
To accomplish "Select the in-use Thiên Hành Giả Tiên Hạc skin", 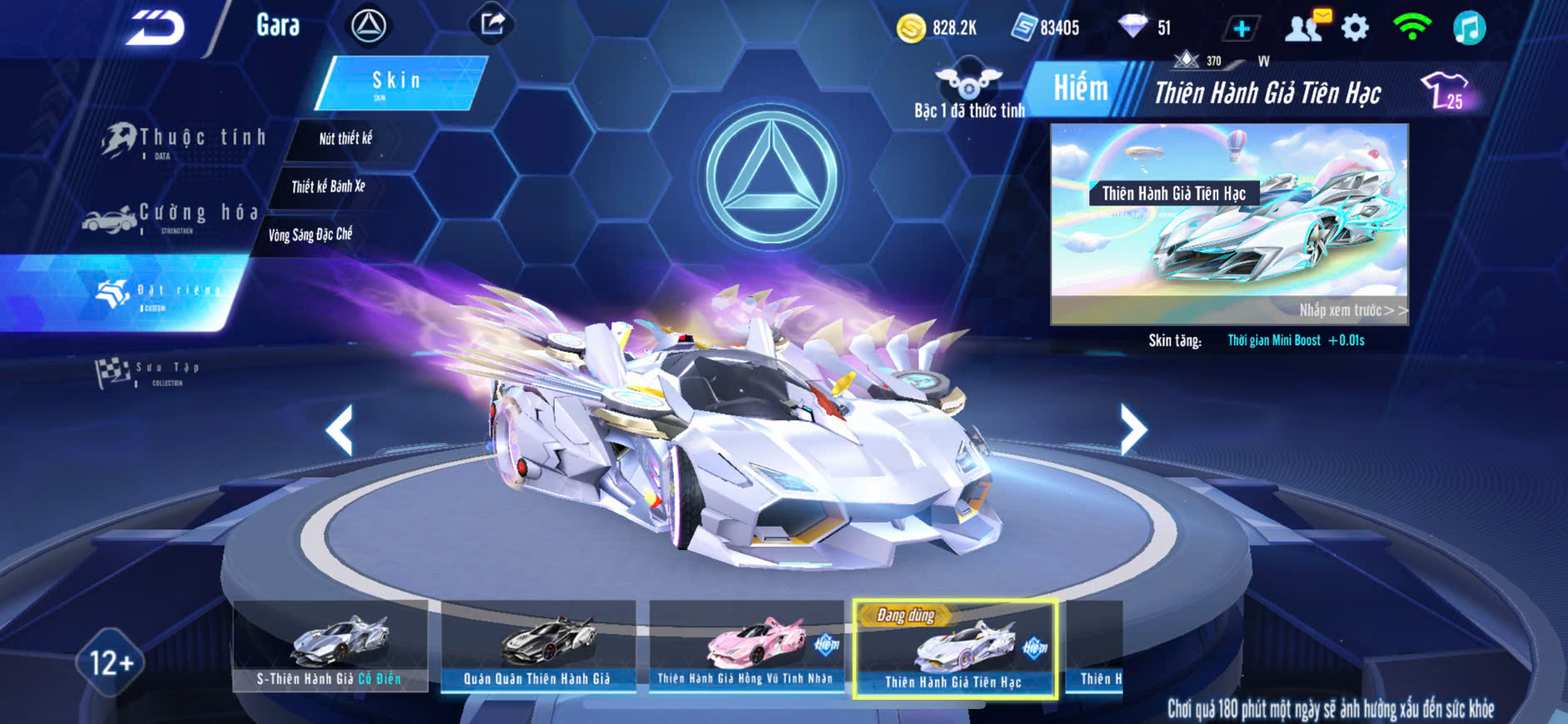I will [x=954, y=649].
